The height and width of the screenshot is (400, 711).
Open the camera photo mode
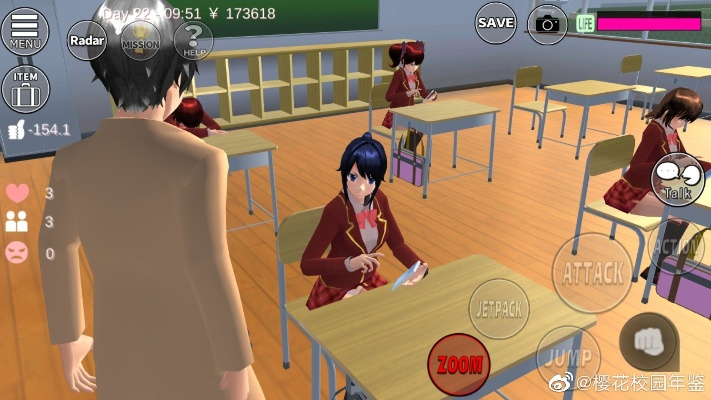click(547, 22)
